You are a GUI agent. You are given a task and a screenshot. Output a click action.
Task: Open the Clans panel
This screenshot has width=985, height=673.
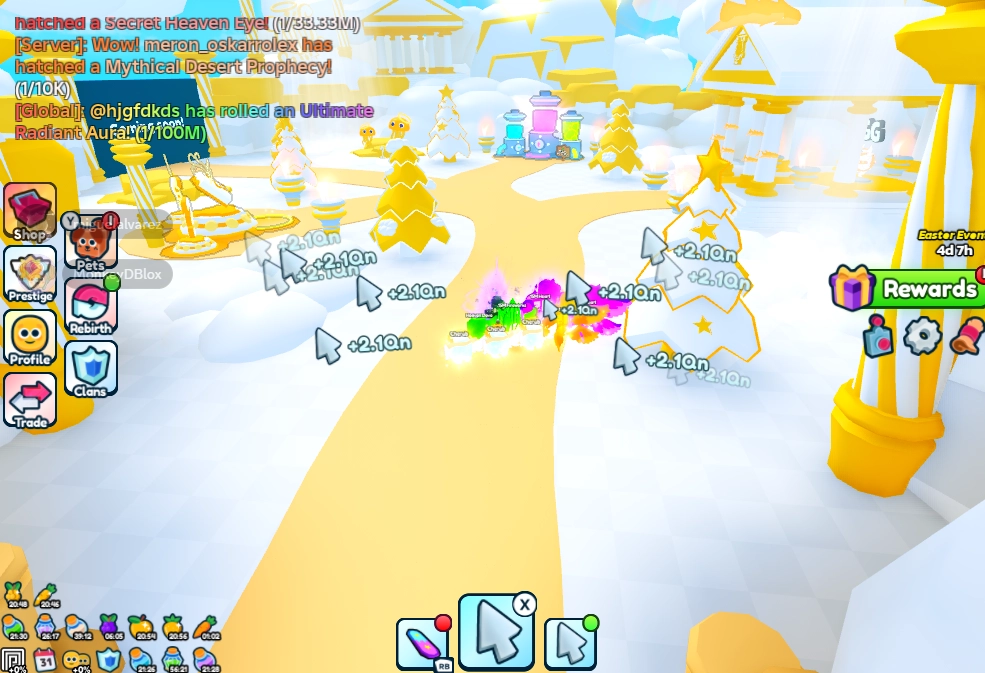click(90, 368)
